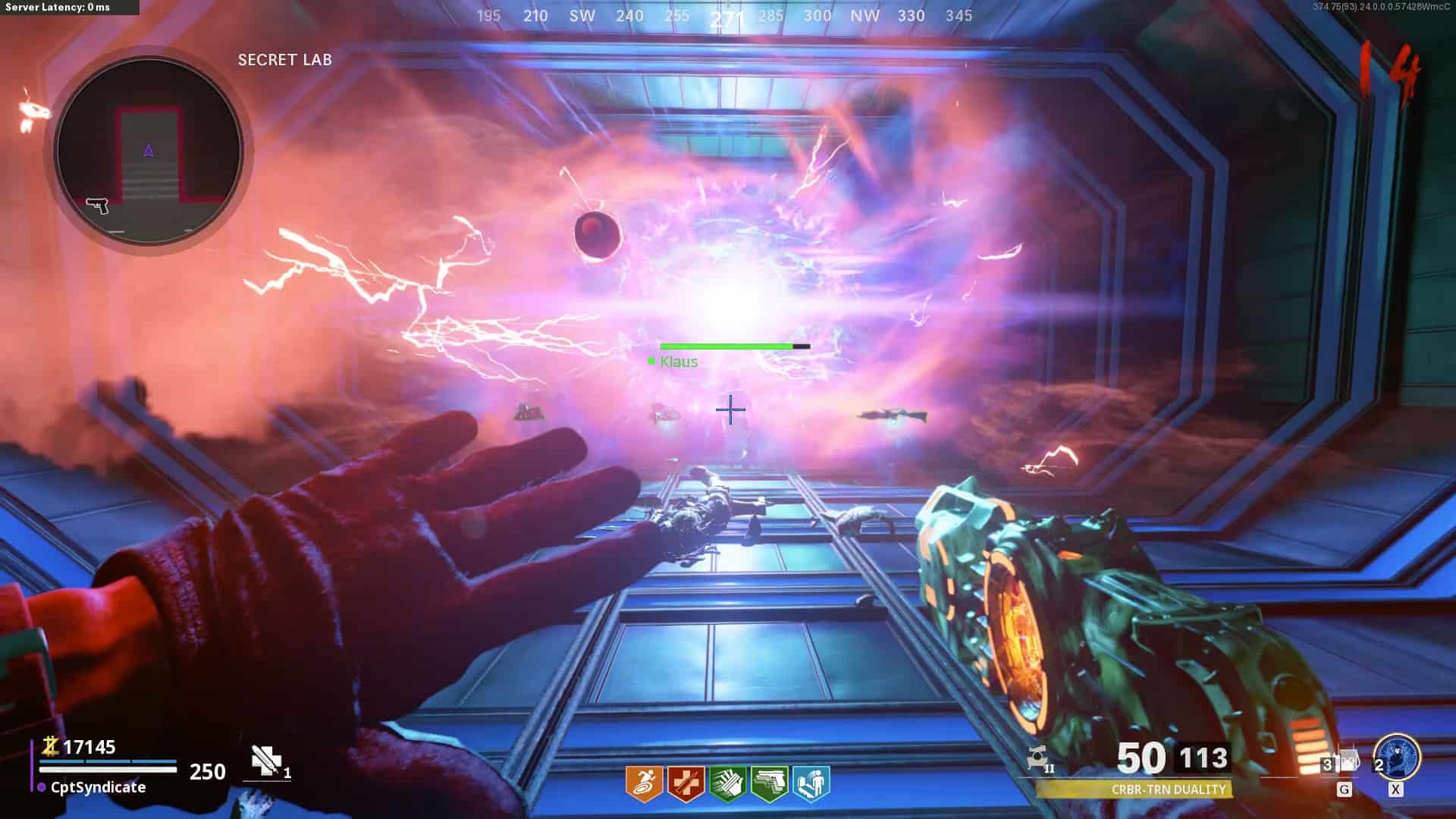The height and width of the screenshot is (819, 1456).
Task: Select the orange running-man Stamin-Up perk
Action: pyautogui.click(x=644, y=783)
